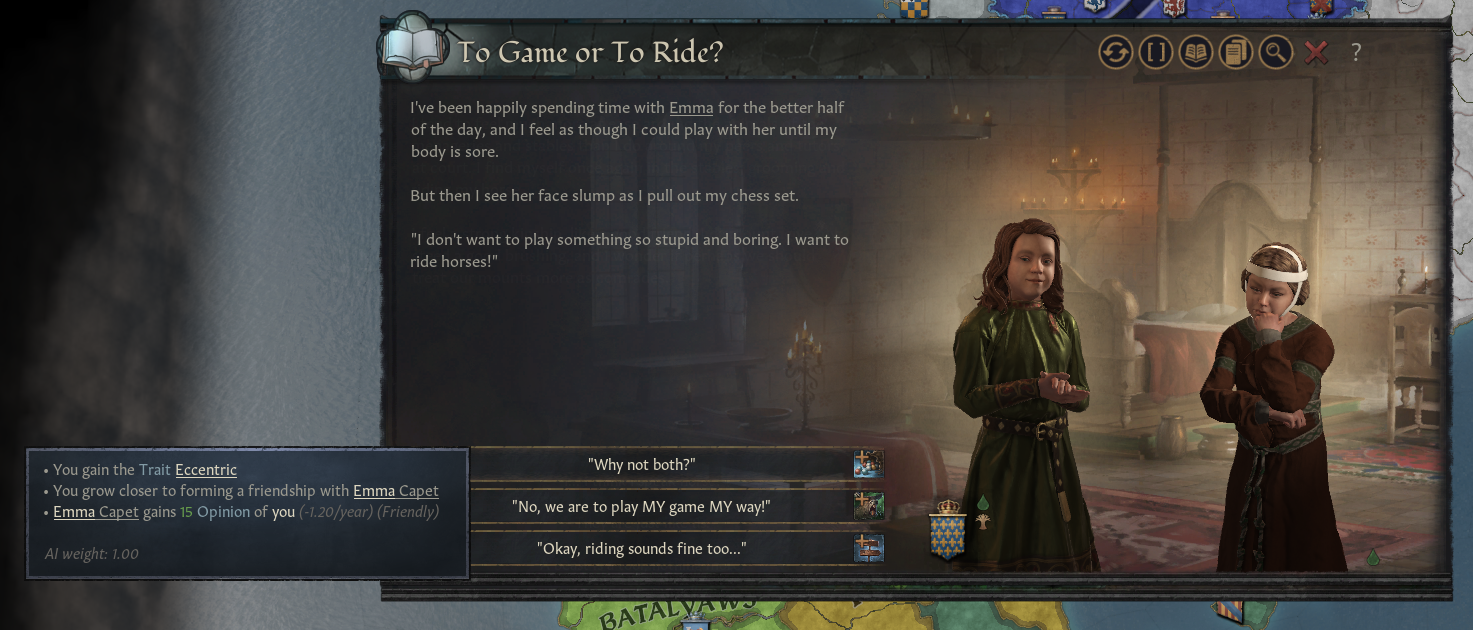This screenshot has width=1473, height=630.
Task: Click the roaring beast trait icon on the second option
Action: click(x=868, y=506)
